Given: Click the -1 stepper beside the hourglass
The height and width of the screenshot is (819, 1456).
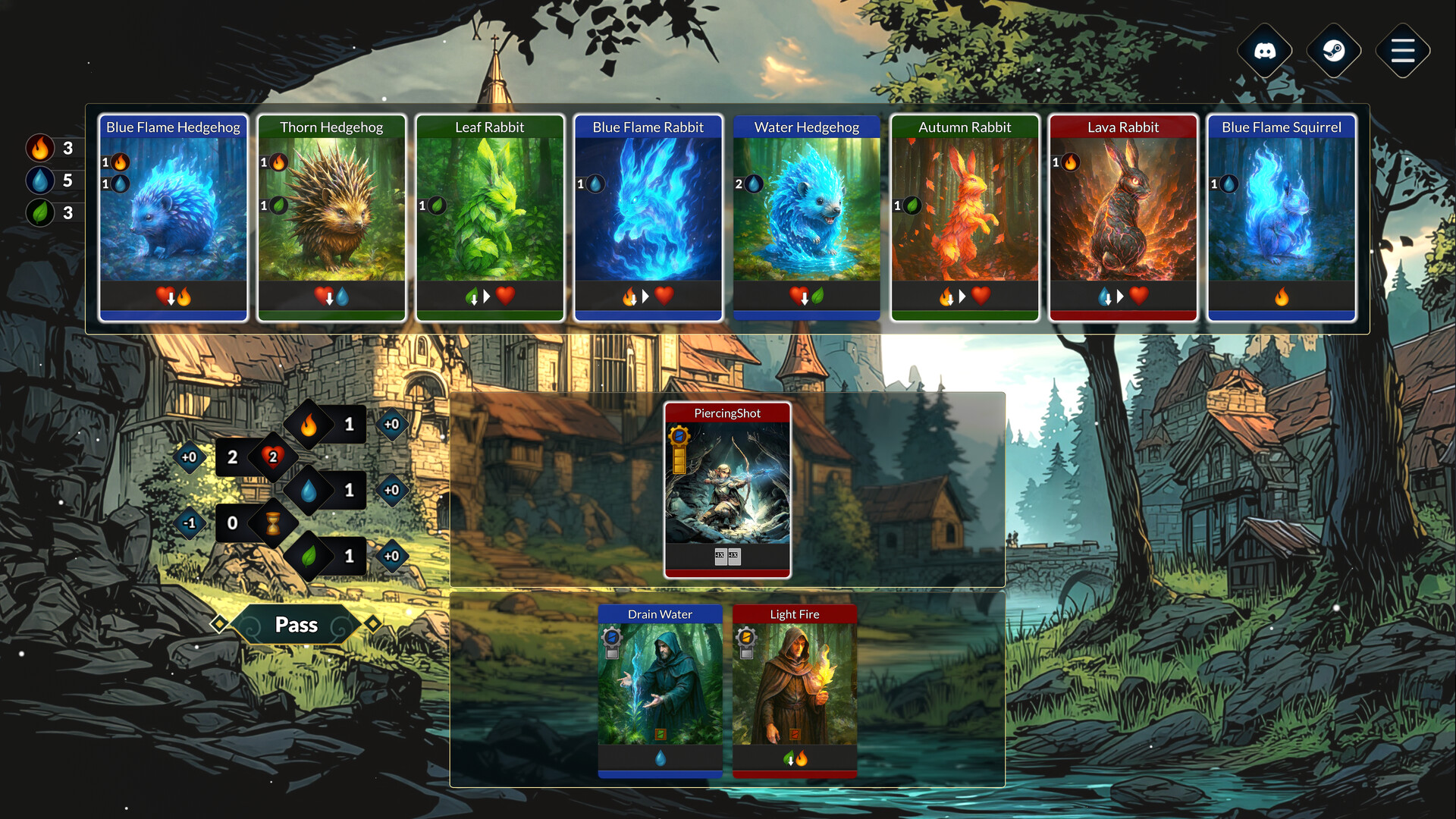Looking at the screenshot, I should (188, 522).
